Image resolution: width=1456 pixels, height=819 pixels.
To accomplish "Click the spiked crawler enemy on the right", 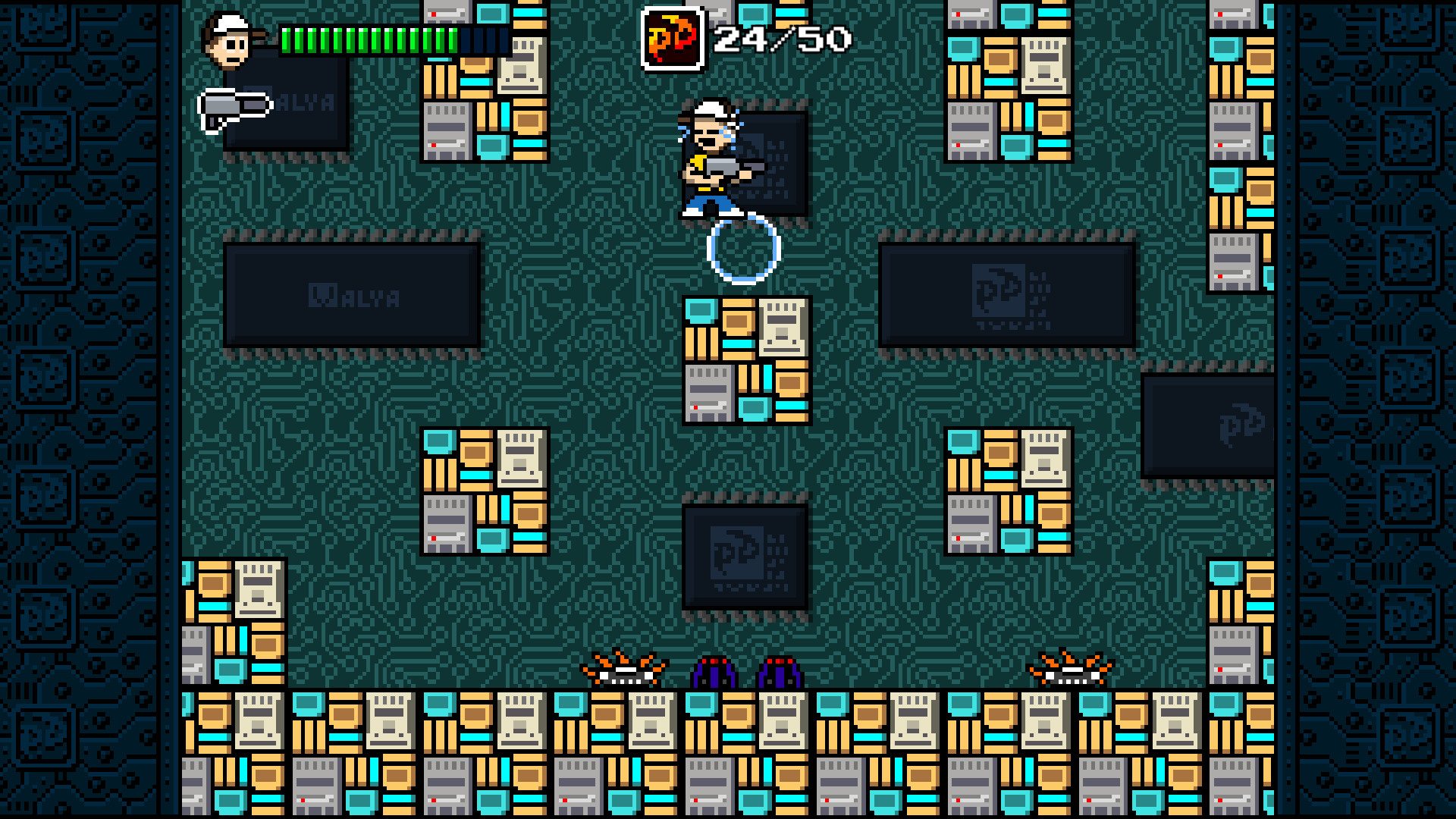I will [x=1068, y=669].
